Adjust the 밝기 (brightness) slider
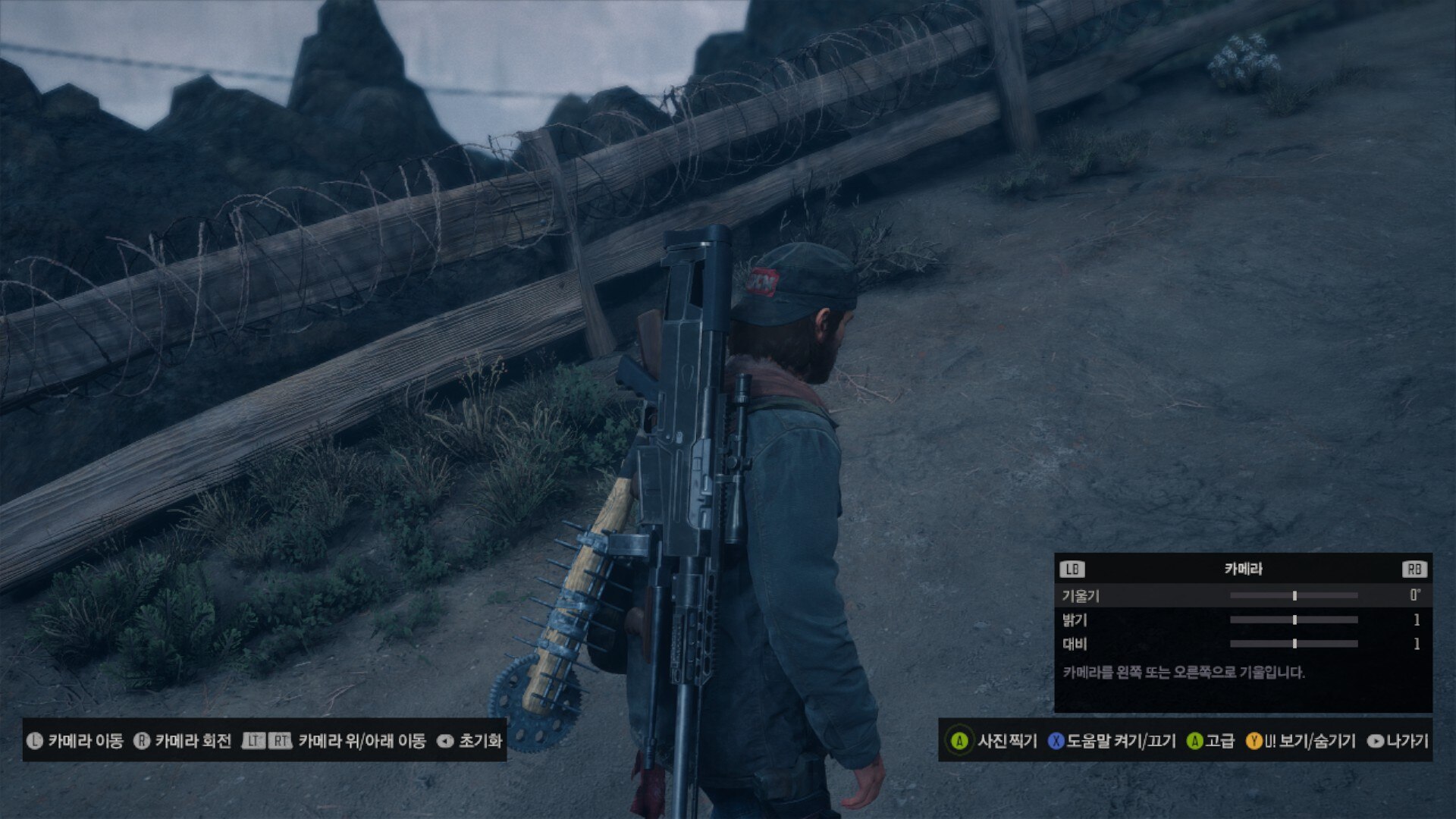Viewport: 1456px width, 819px height. click(x=1294, y=620)
